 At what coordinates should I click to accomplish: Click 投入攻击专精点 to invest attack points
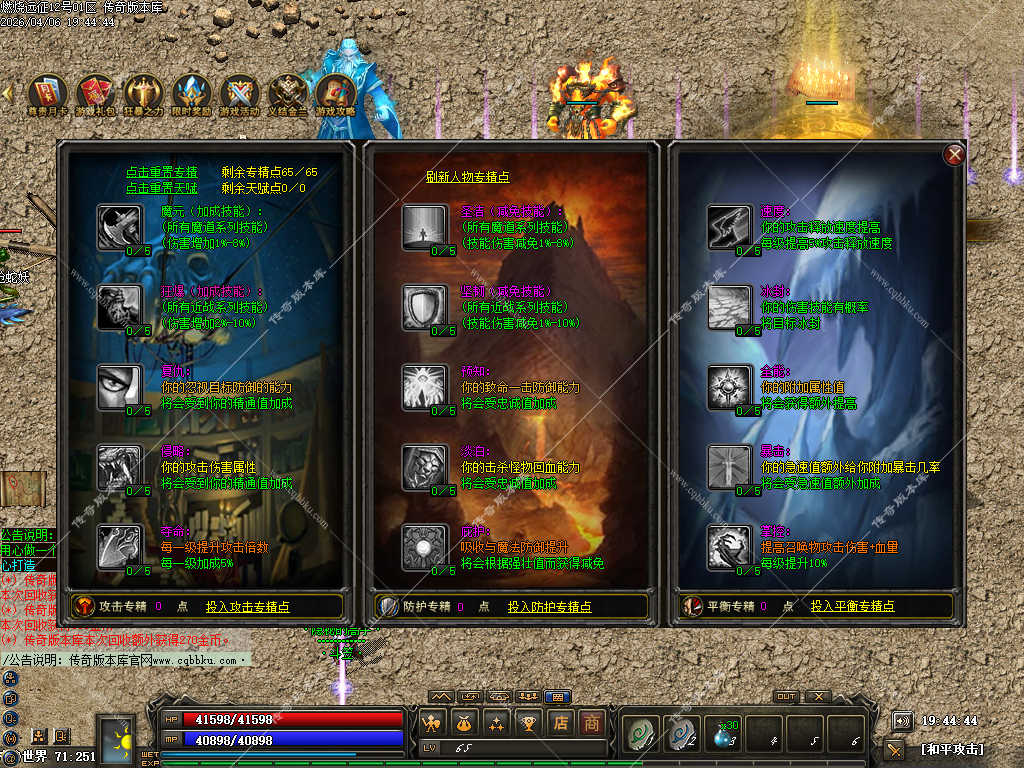[x=247, y=607]
